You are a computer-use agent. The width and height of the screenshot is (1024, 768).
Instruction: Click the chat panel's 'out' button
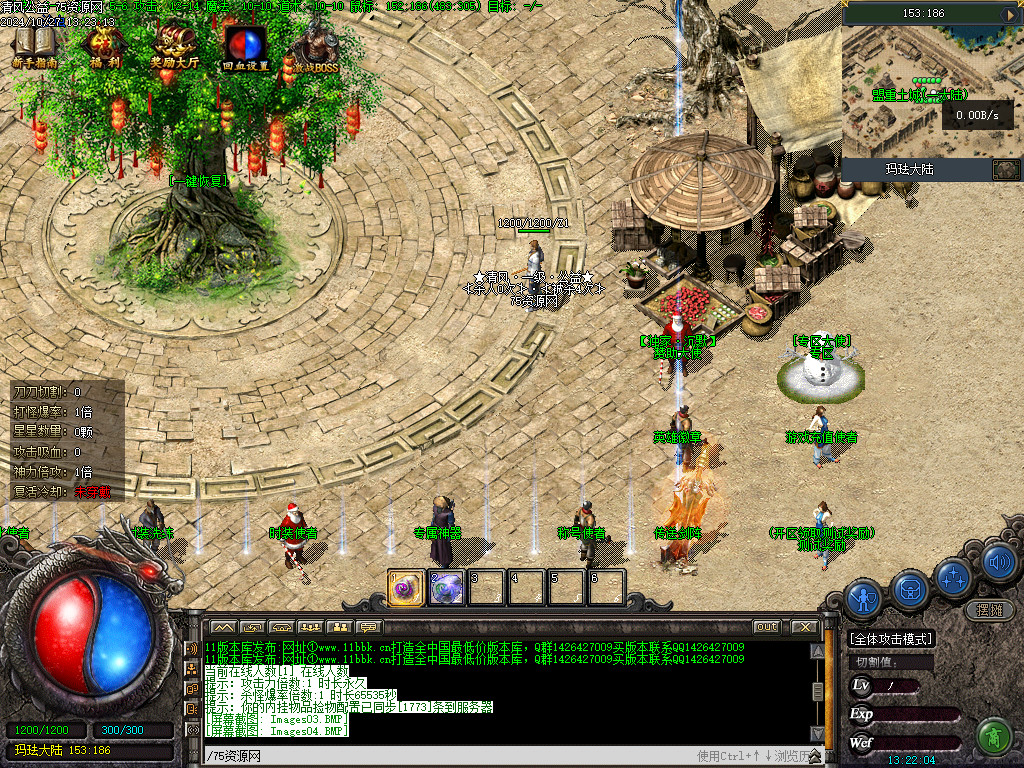point(766,627)
